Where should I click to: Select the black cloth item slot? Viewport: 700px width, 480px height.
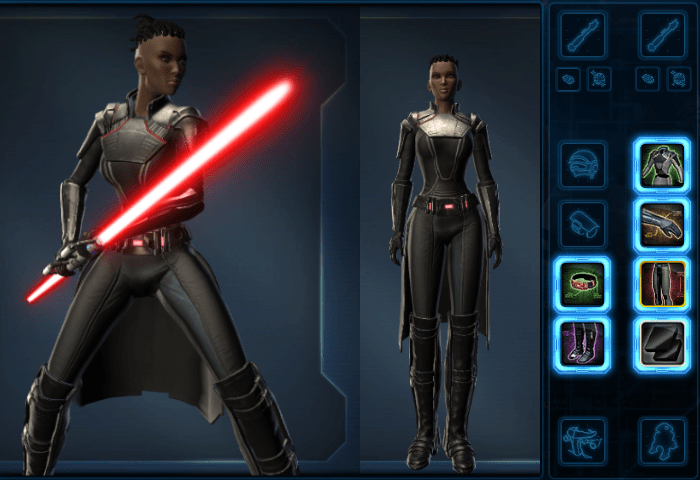661,342
